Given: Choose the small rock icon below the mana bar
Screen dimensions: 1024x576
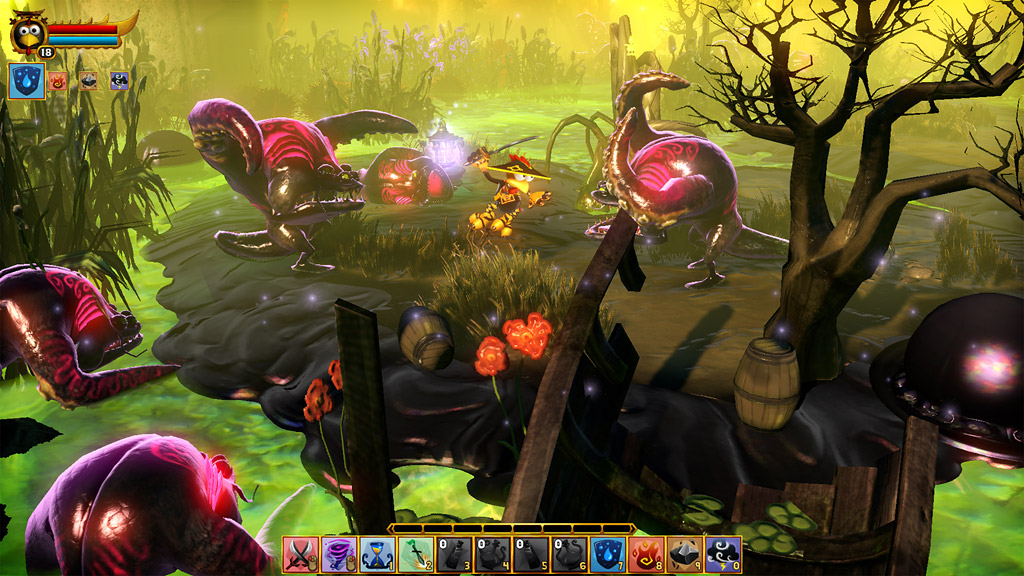Looking at the screenshot, I should 89,81.
